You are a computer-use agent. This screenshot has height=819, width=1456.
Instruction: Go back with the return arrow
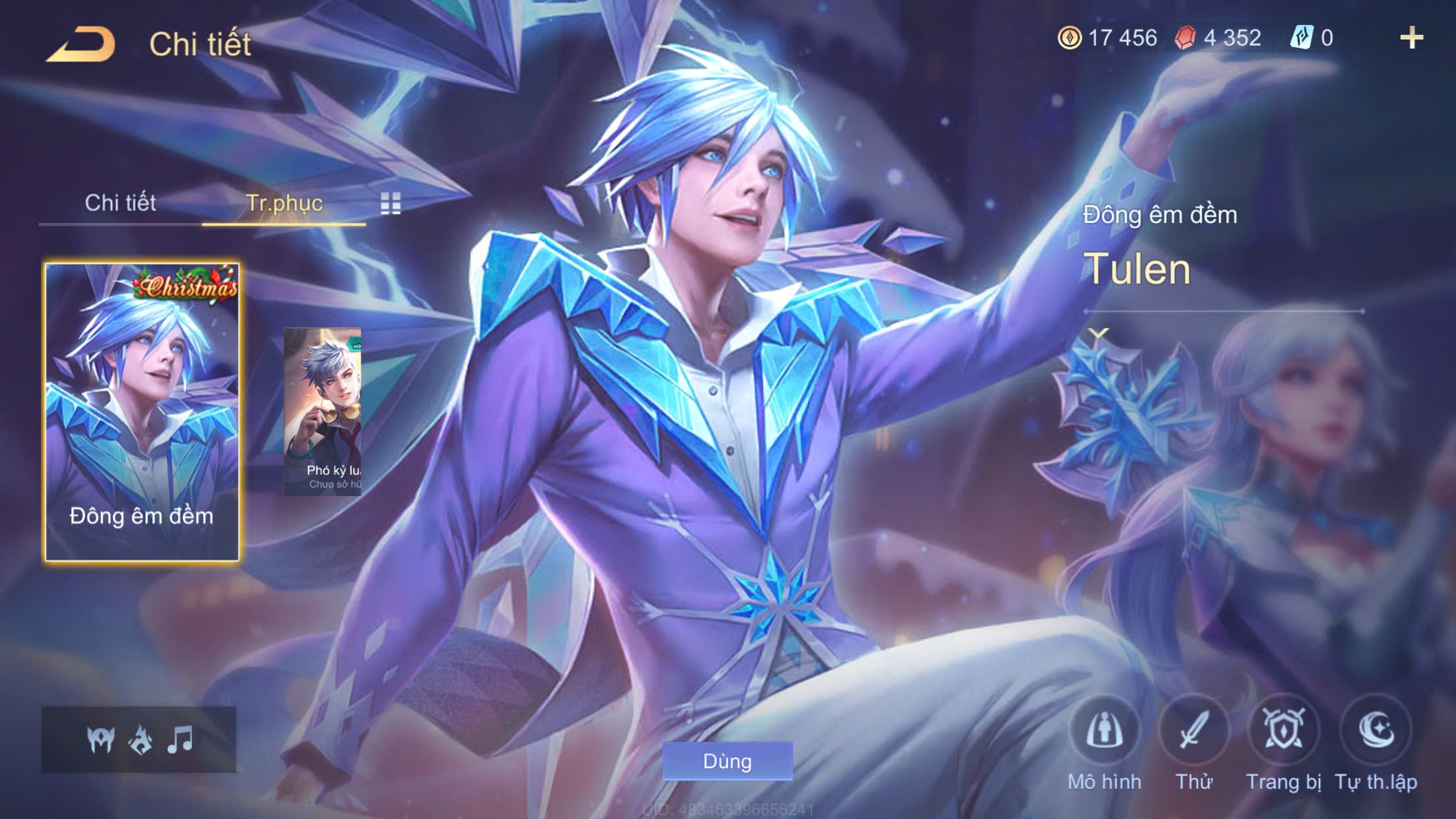[x=81, y=45]
